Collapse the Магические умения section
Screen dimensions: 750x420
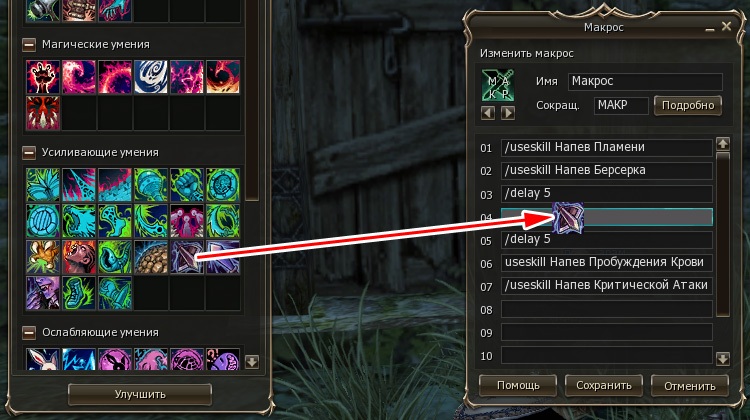pos(30,45)
